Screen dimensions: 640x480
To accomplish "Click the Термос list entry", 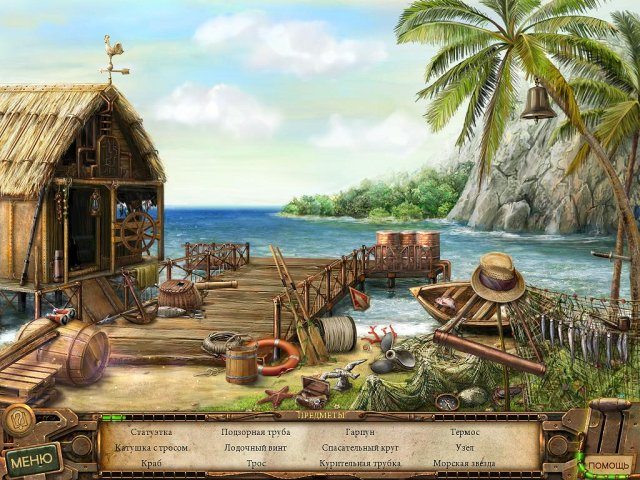I will [x=464, y=432].
